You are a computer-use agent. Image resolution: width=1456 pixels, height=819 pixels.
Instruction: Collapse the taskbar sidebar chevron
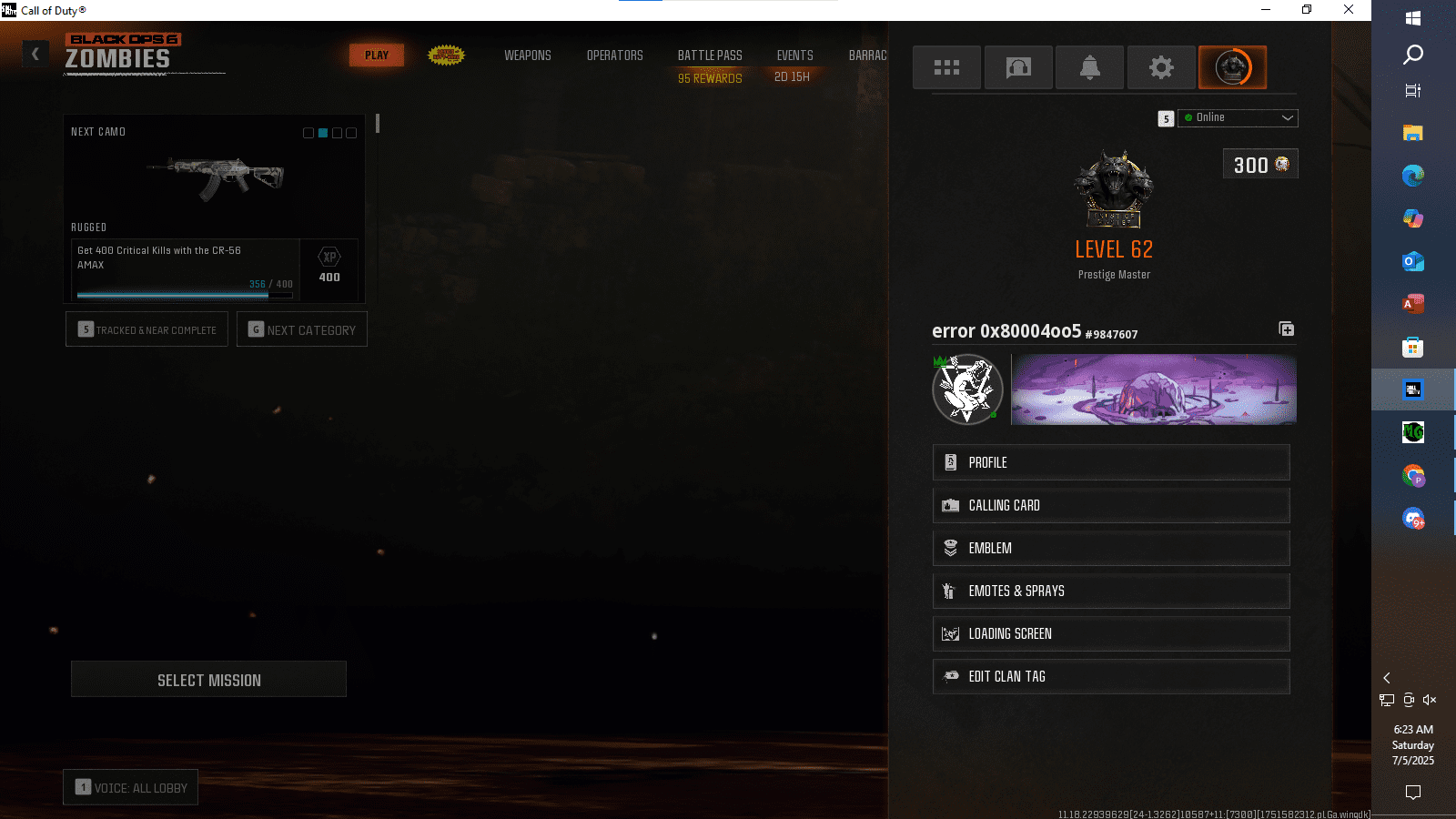pyautogui.click(x=1387, y=678)
